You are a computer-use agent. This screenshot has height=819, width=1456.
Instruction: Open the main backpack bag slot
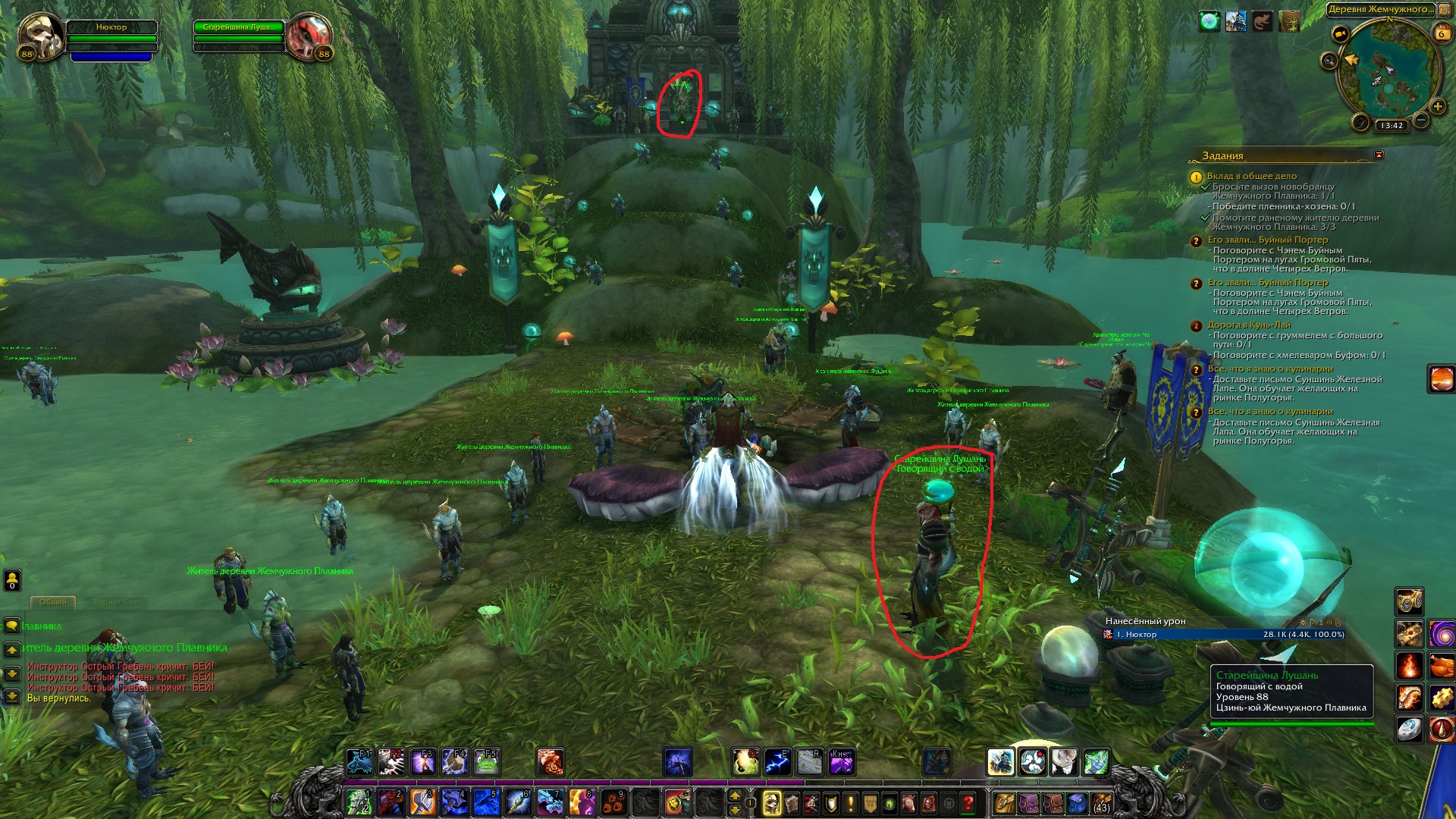coord(1101,802)
